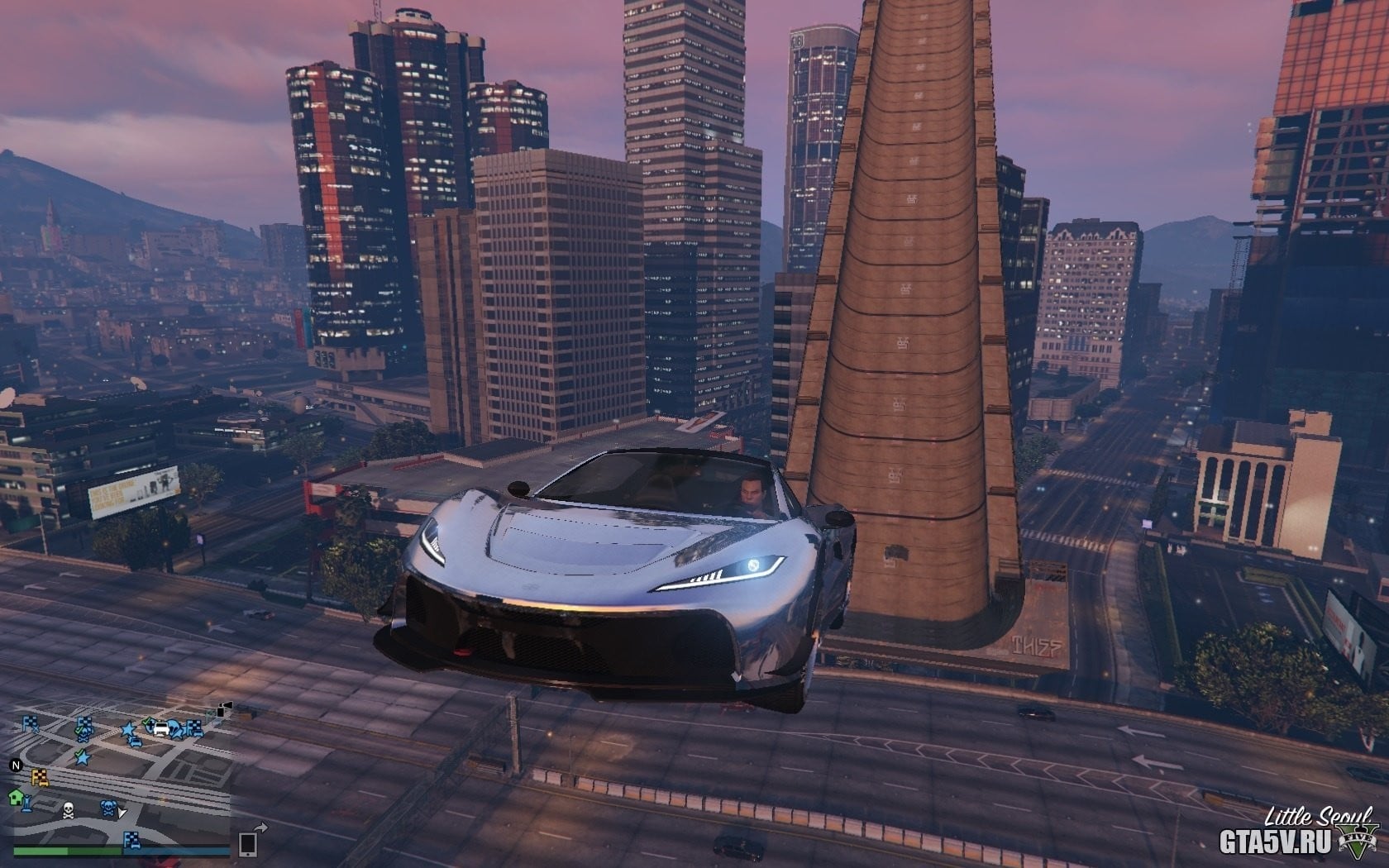The image size is (1389, 868).
Task: Select the yellow checkered flag race marker
Action: [39, 775]
